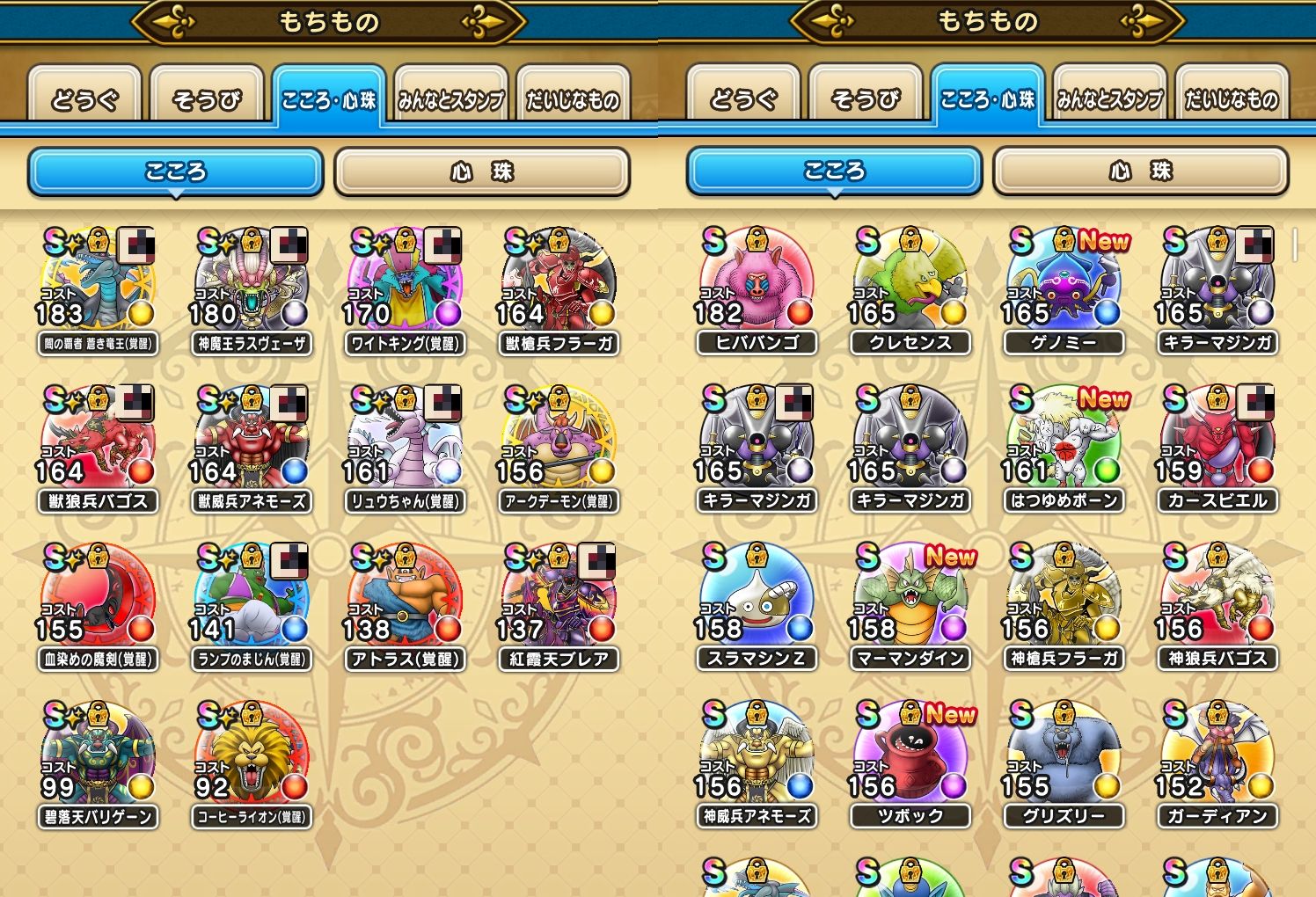Select the 闇の覇者 蒼き竜王(覚醒) heart
The image size is (1316, 897).
pos(98,281)
